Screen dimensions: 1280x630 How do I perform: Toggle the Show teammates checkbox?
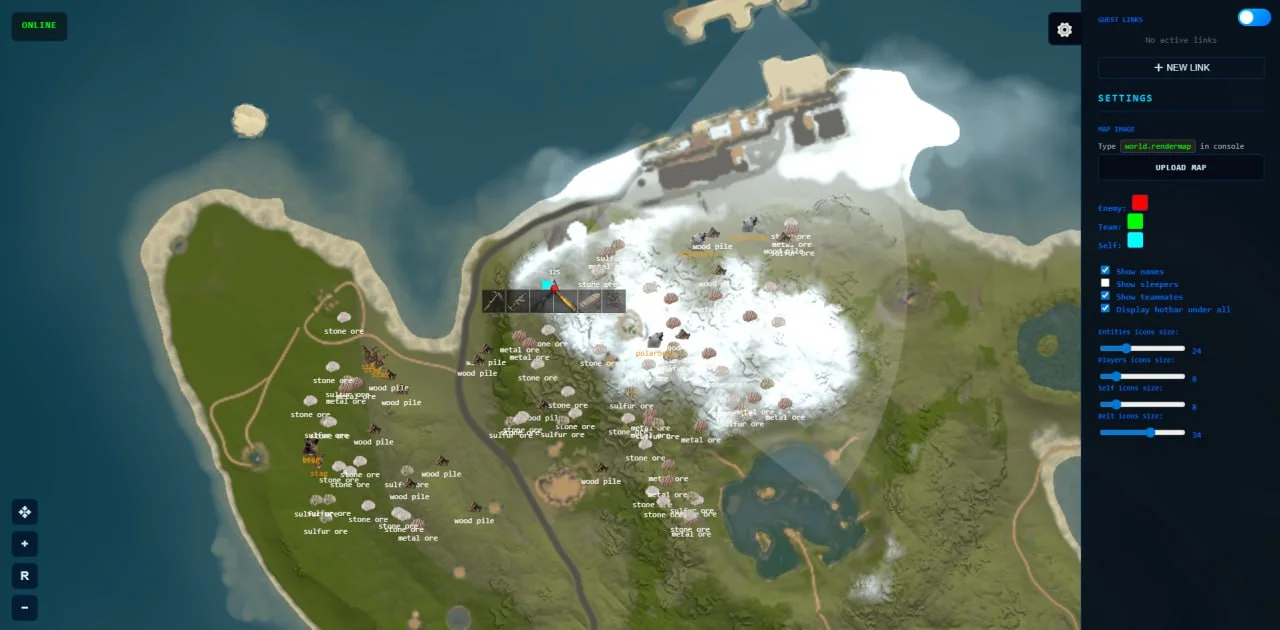1105,296
